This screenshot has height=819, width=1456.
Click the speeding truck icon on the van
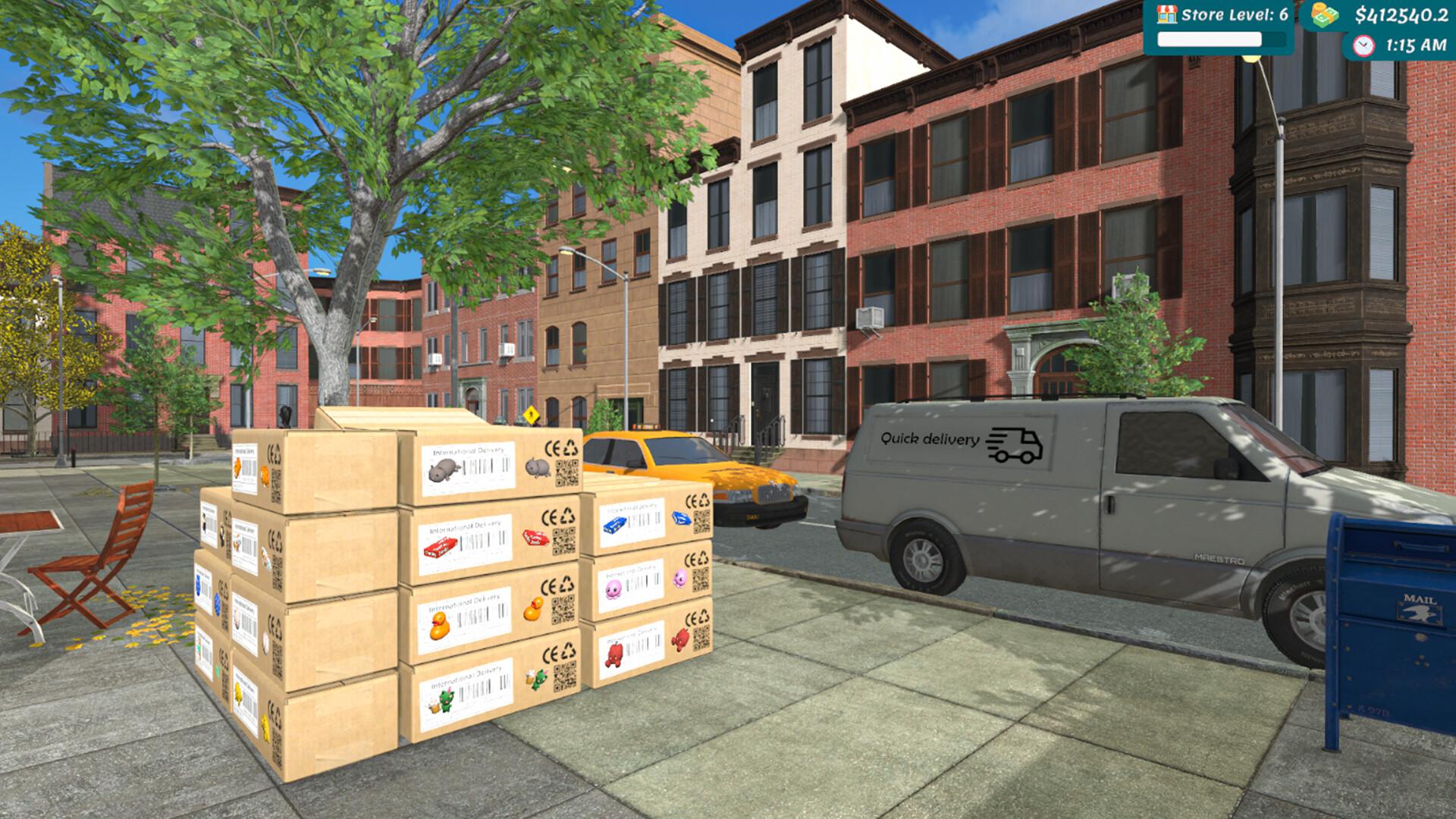coord(1014,444)
